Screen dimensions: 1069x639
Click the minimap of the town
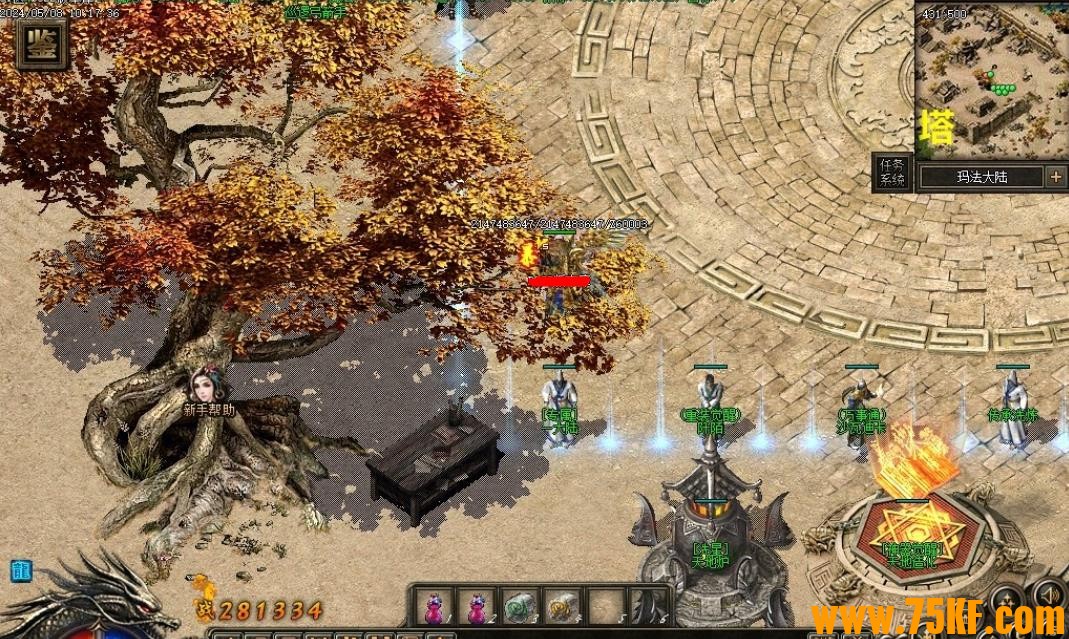point(990,78)
